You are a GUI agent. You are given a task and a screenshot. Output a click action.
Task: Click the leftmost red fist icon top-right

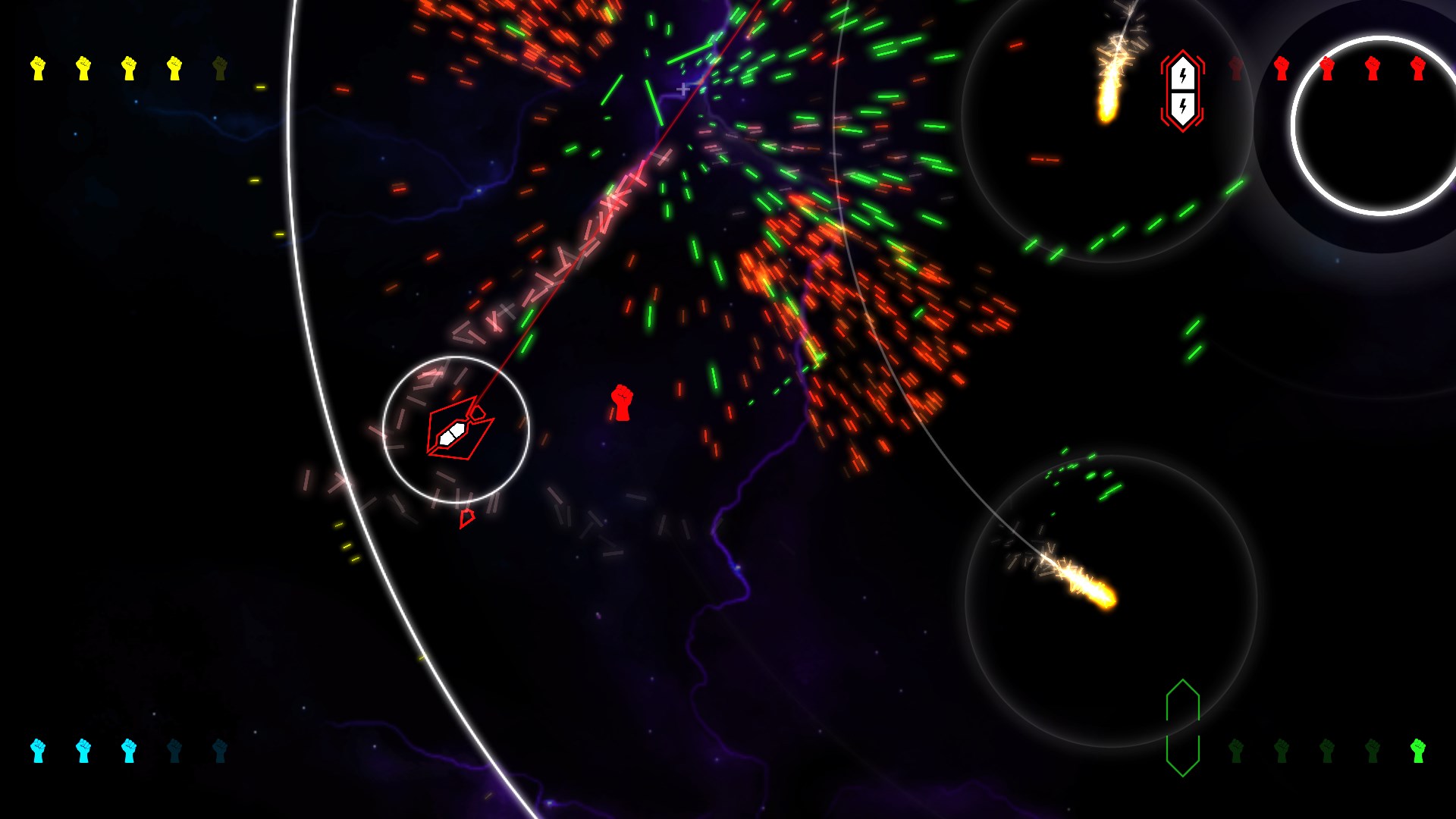click(x=1282, y=70)
